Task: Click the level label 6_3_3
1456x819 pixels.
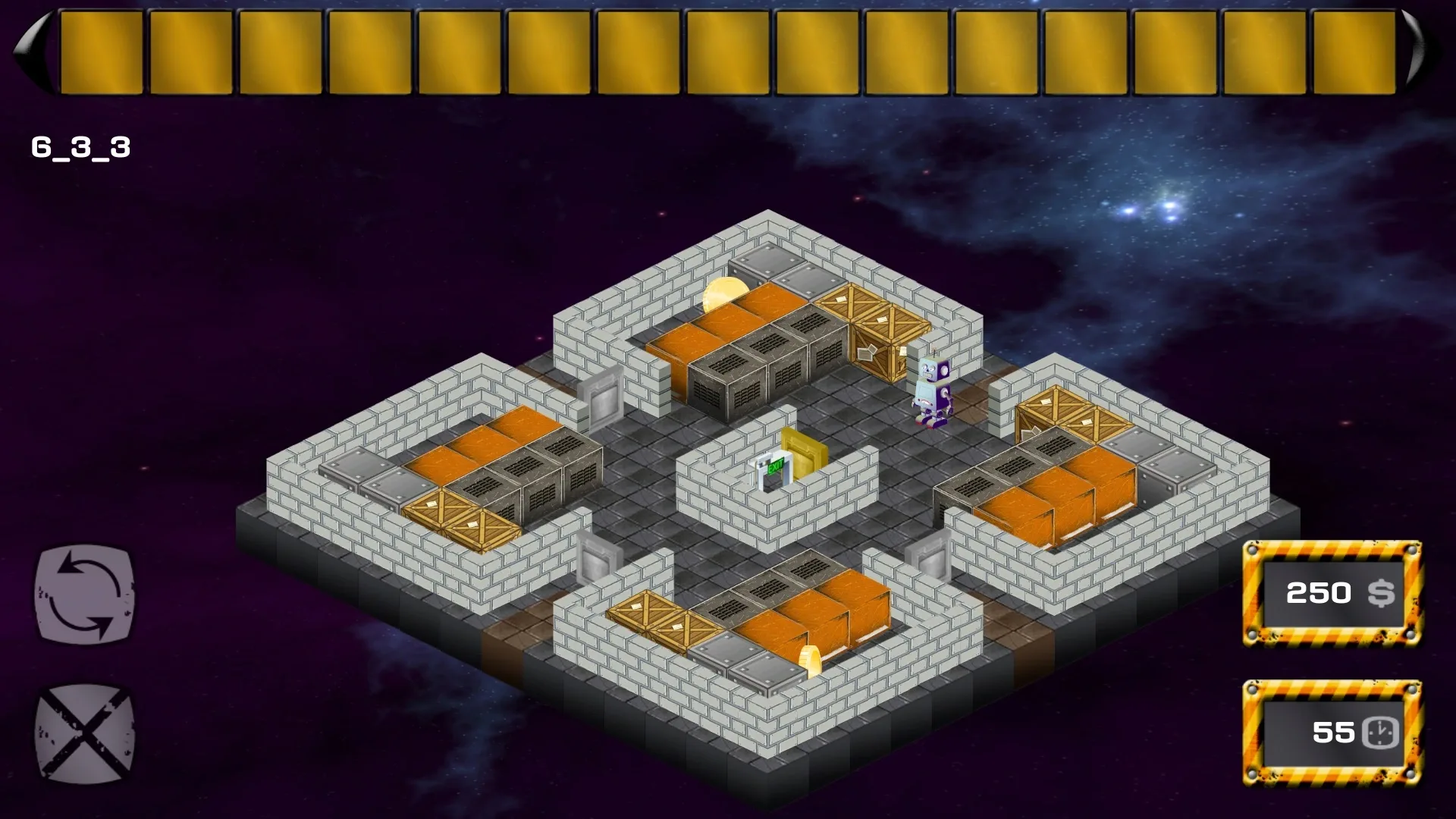Action: coord(80,148)
